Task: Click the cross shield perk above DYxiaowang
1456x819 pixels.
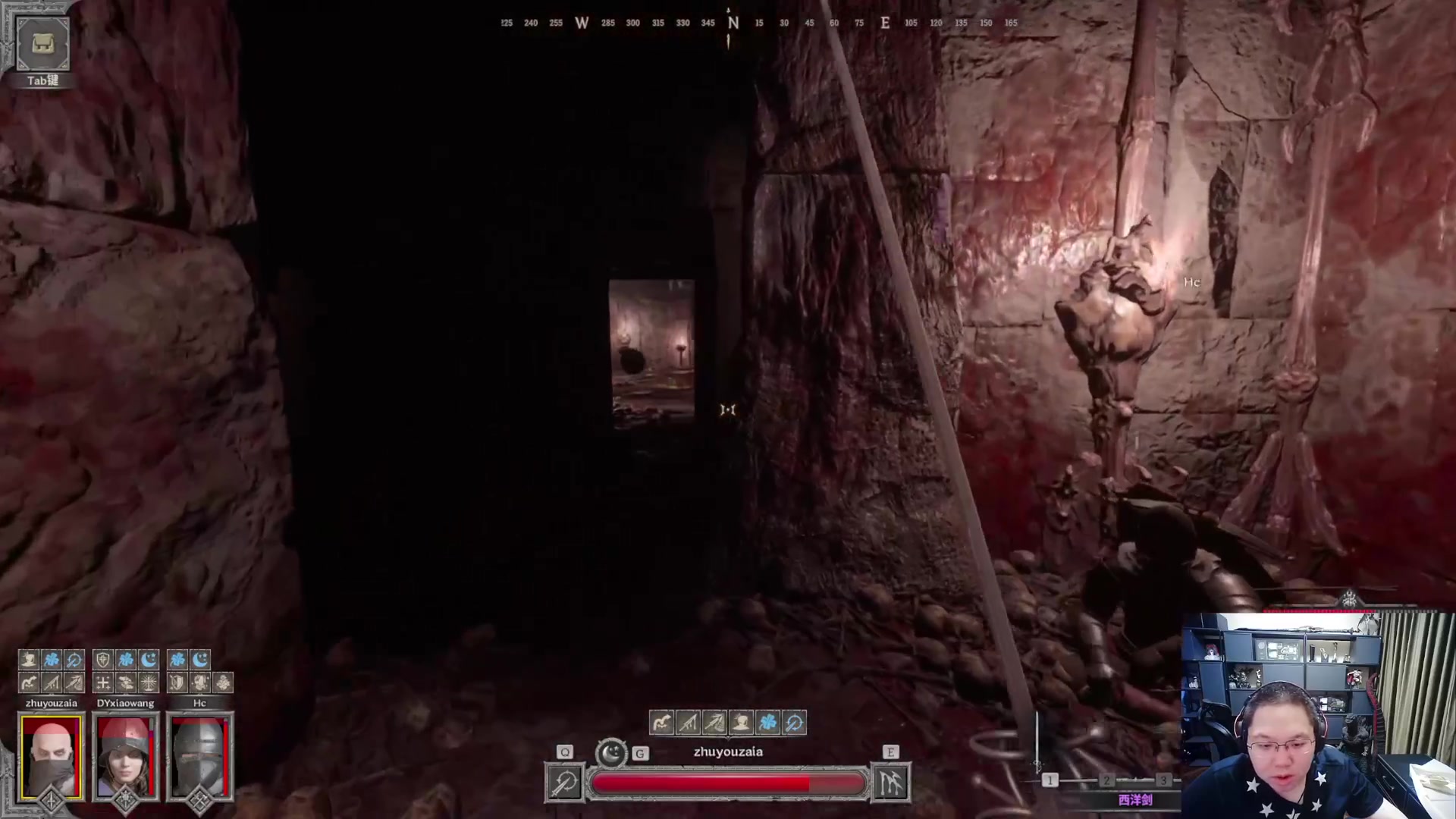Action: [103, 660]
